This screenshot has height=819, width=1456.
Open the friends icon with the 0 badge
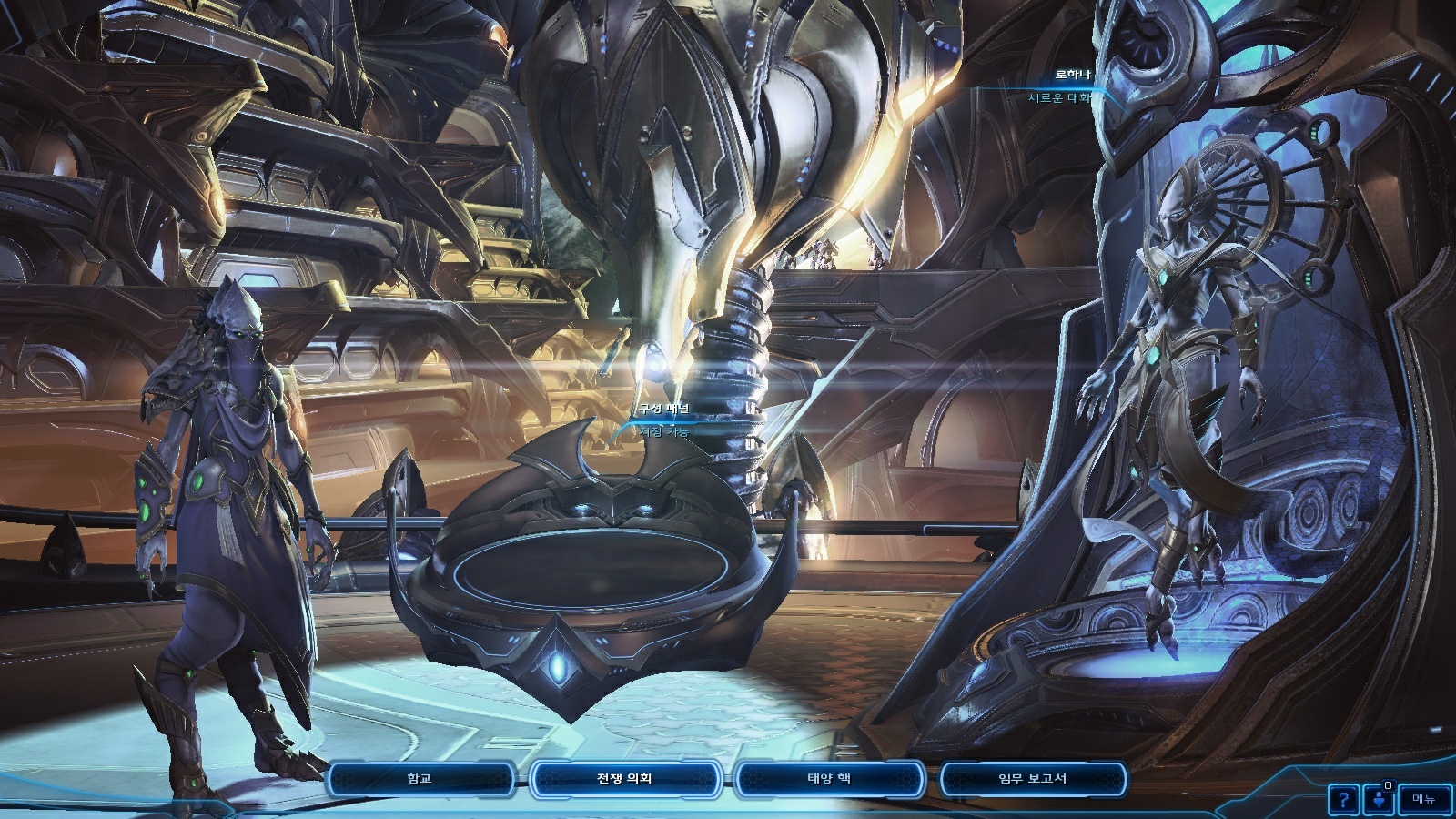point(1380,800)
